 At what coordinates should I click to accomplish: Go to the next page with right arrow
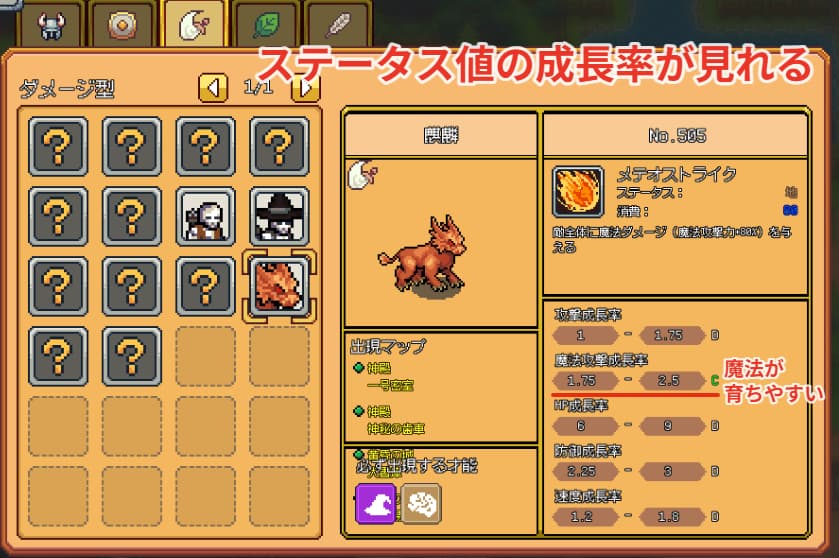click(x=306, y=88)
